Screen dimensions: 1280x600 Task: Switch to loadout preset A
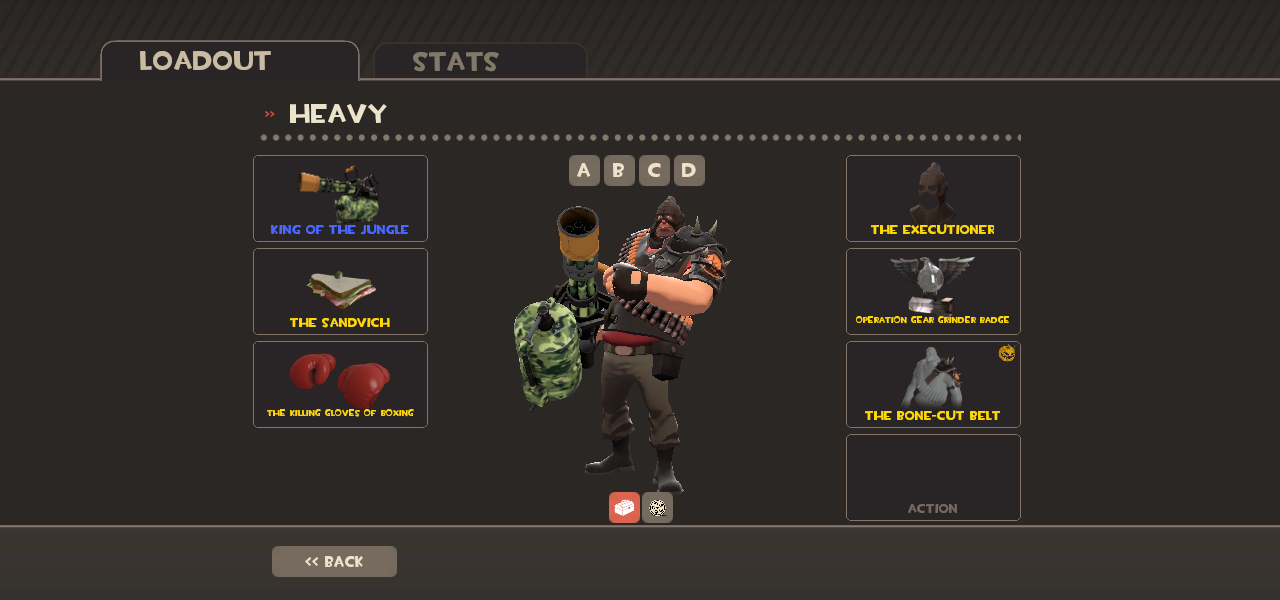tap(584, 170)
